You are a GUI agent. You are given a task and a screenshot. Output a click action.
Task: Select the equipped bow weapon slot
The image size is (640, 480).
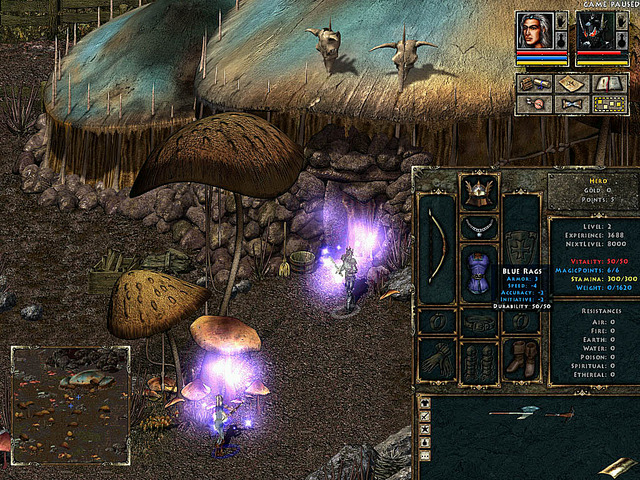pos(436,248)
